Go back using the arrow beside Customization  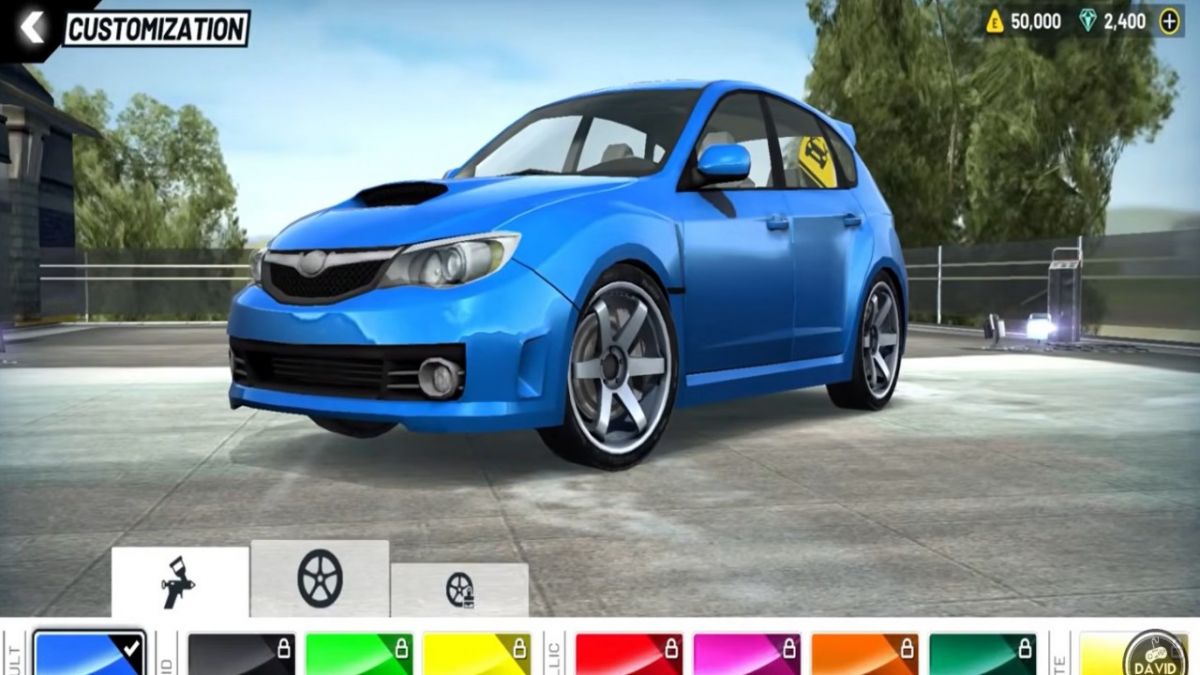tap(32, 28)
